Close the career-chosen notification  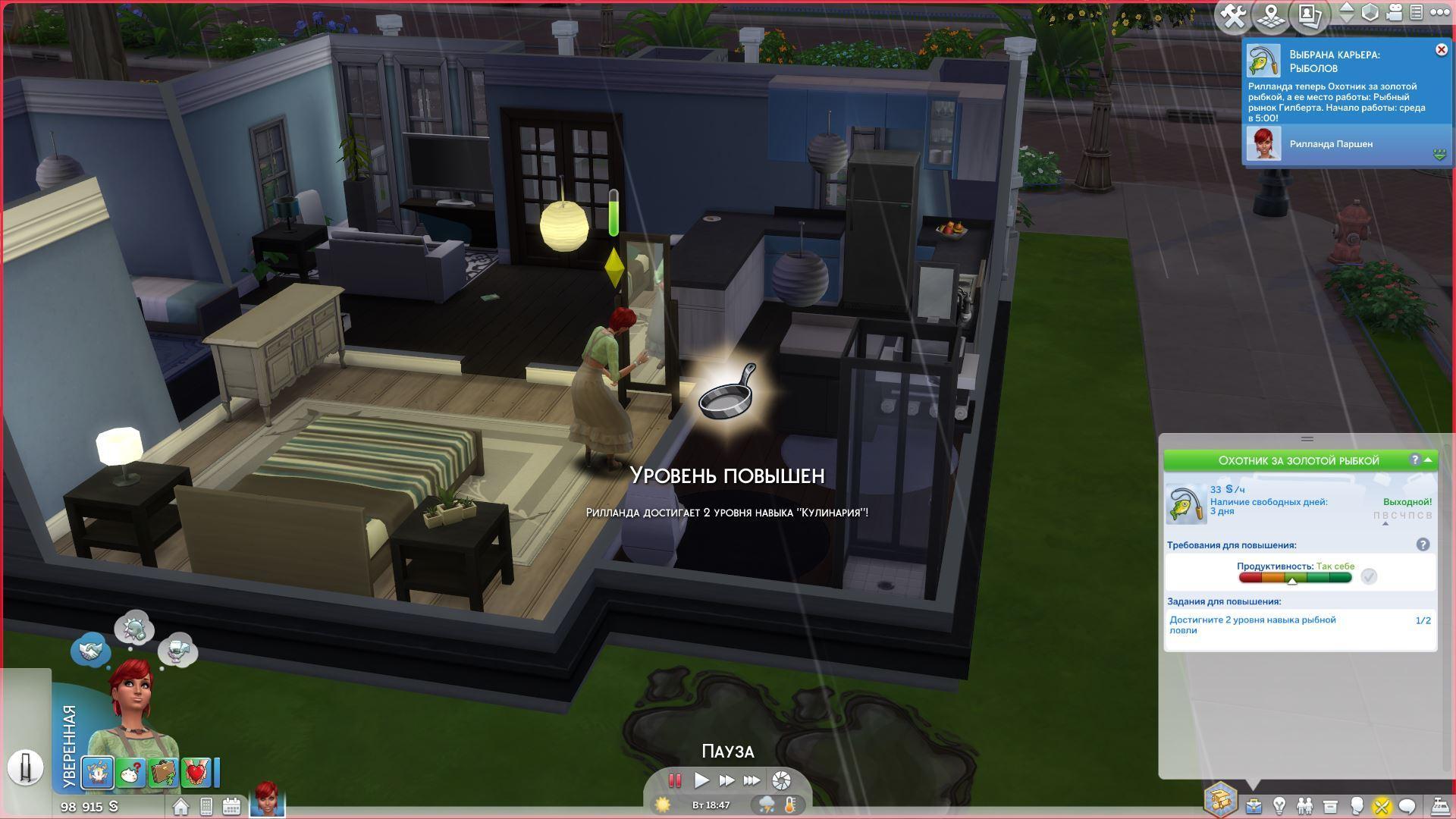[x=1441, y=50]
